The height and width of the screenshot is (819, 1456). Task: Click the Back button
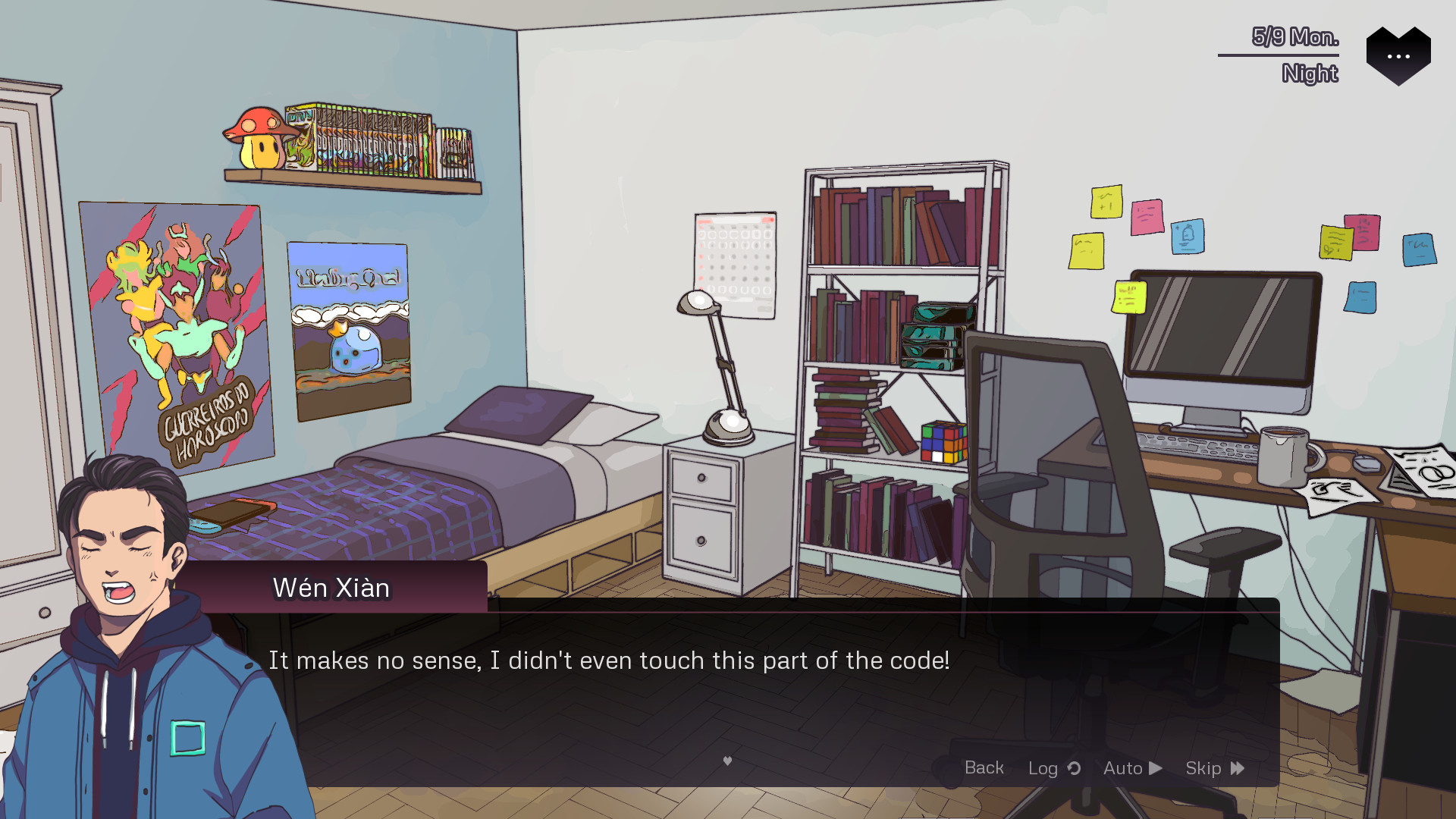tap(984, 768)
